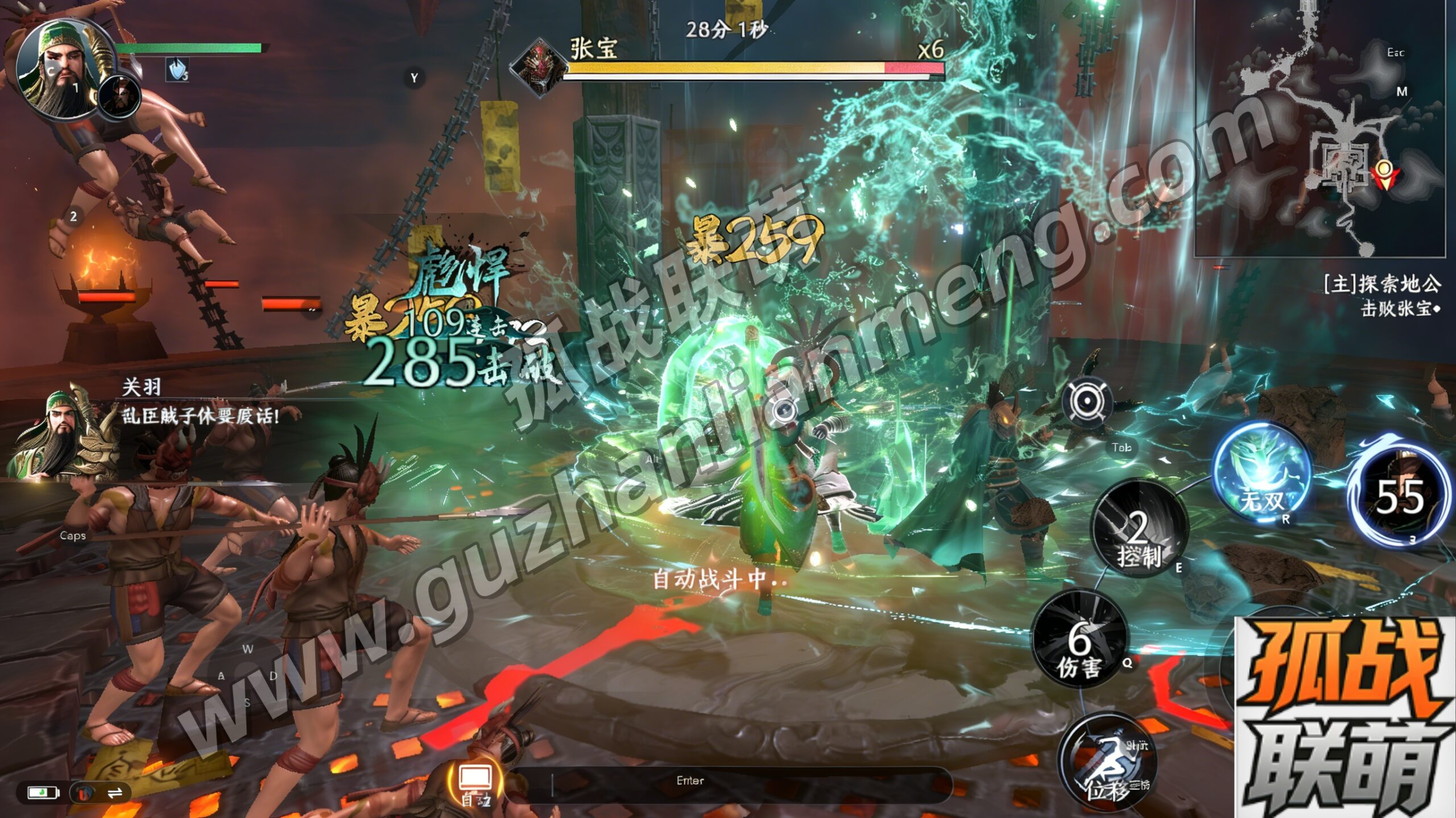This screenshot has height=818, width=1456.
Task: Tap the partner skill showing 55
Action: pos(1399,496)
